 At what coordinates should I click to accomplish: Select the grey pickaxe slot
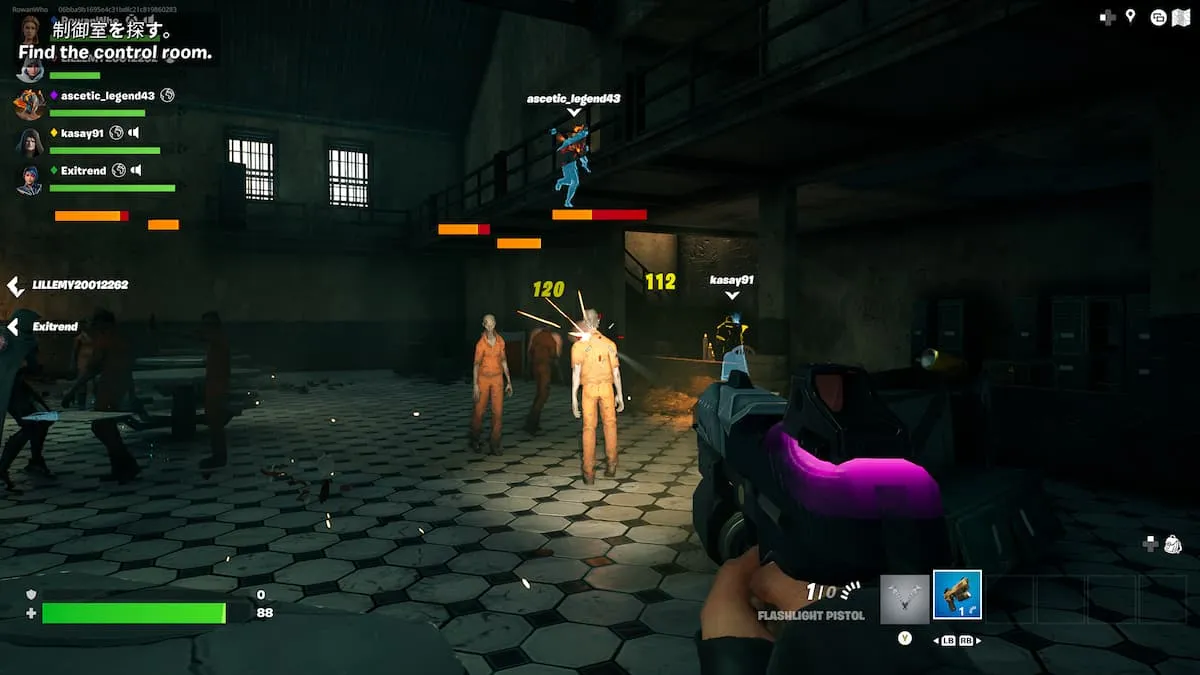(905, 599)
